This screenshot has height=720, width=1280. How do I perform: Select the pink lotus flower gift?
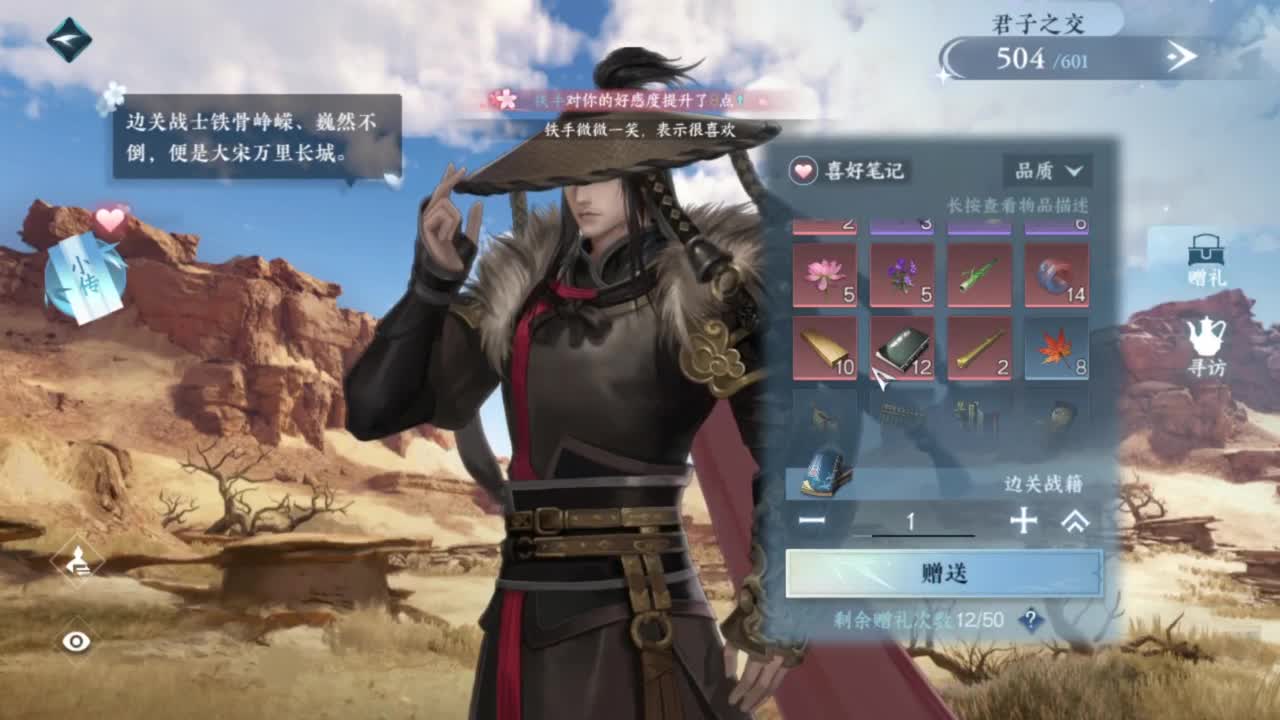[x=825, y=272]
